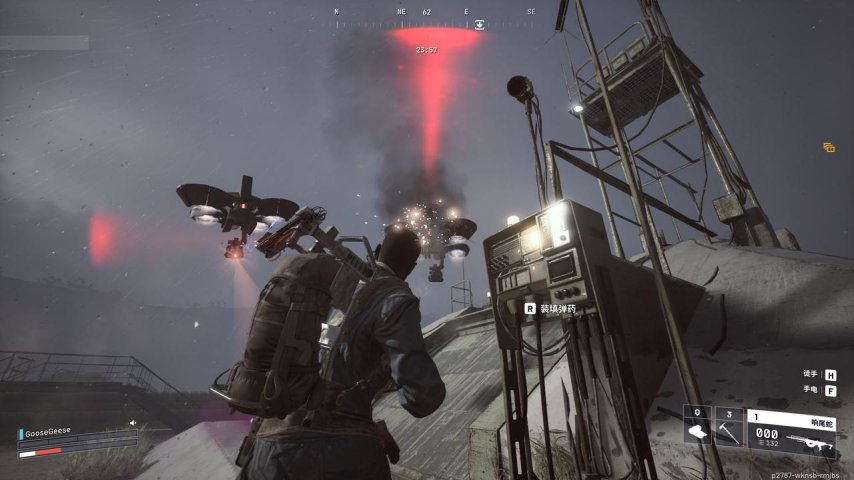Click the speaker icon above GooseGeese's bars
Image resolution: width=854 pixels, height=480 pixels.
[133, 422]
